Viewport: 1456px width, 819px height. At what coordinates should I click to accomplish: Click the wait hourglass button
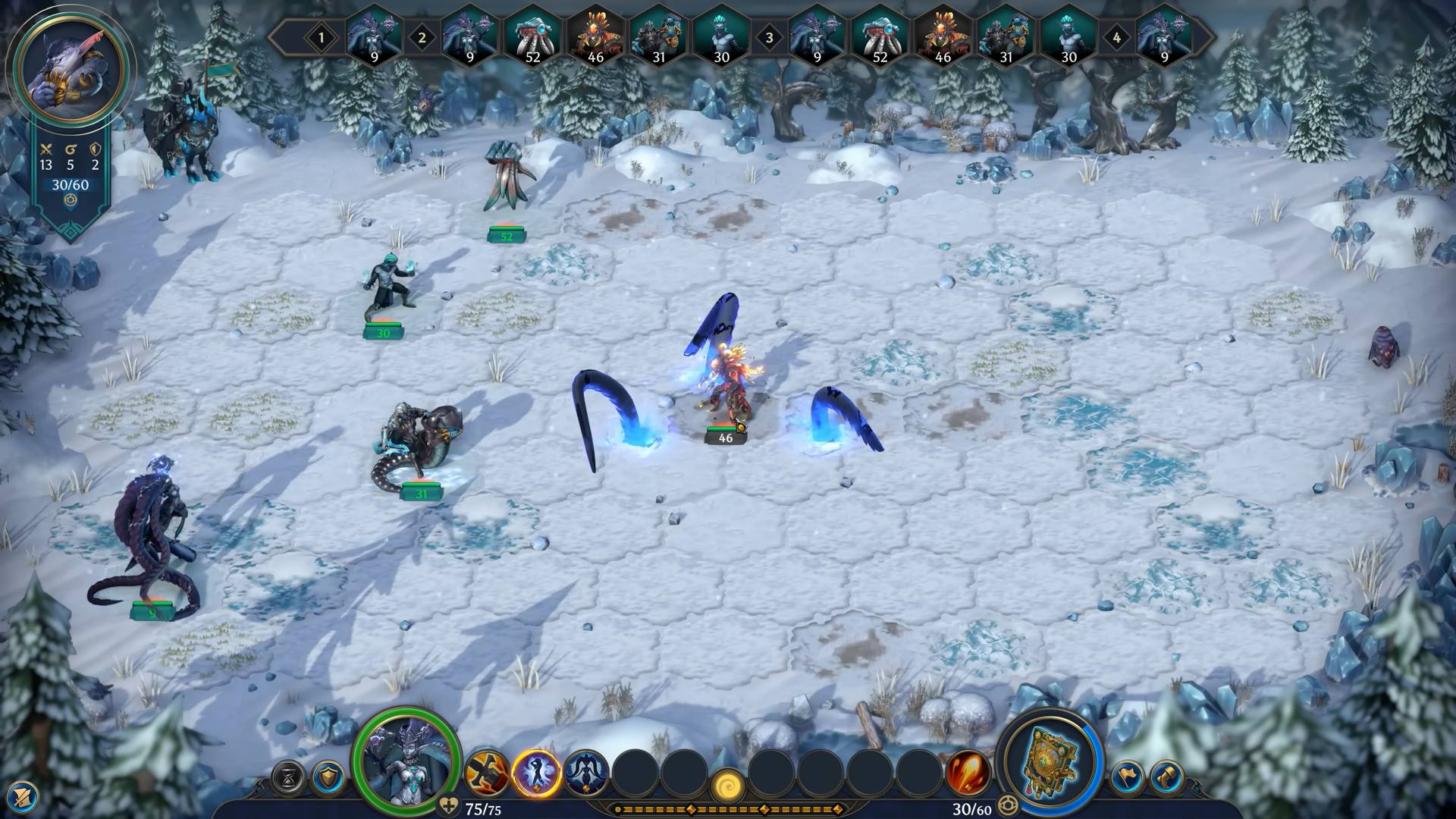288,777
